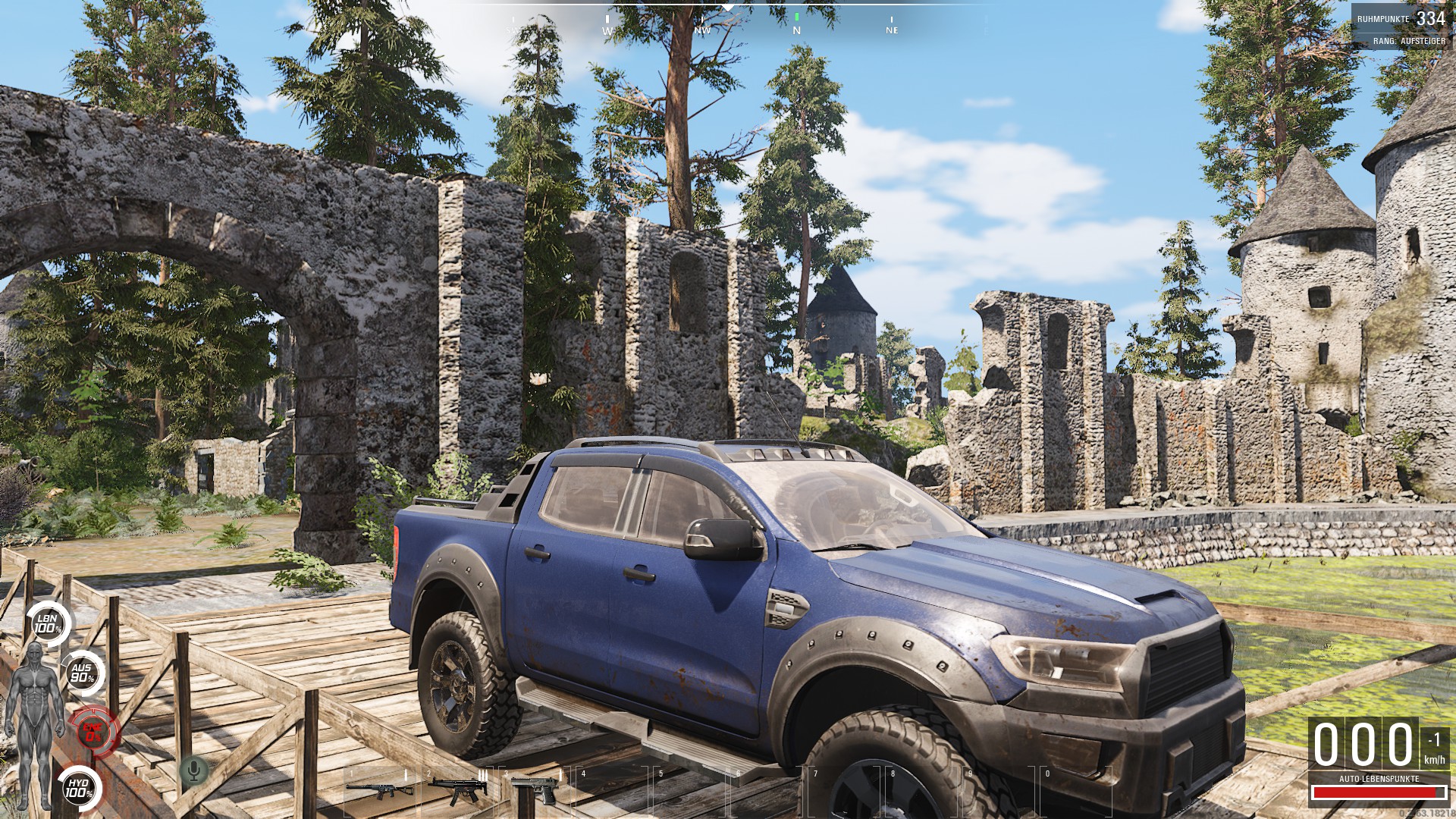This screenshot has height=819, width=1456.
Task: Toggle the microphone voice chat icon
Action: click(x=194, y=771)
